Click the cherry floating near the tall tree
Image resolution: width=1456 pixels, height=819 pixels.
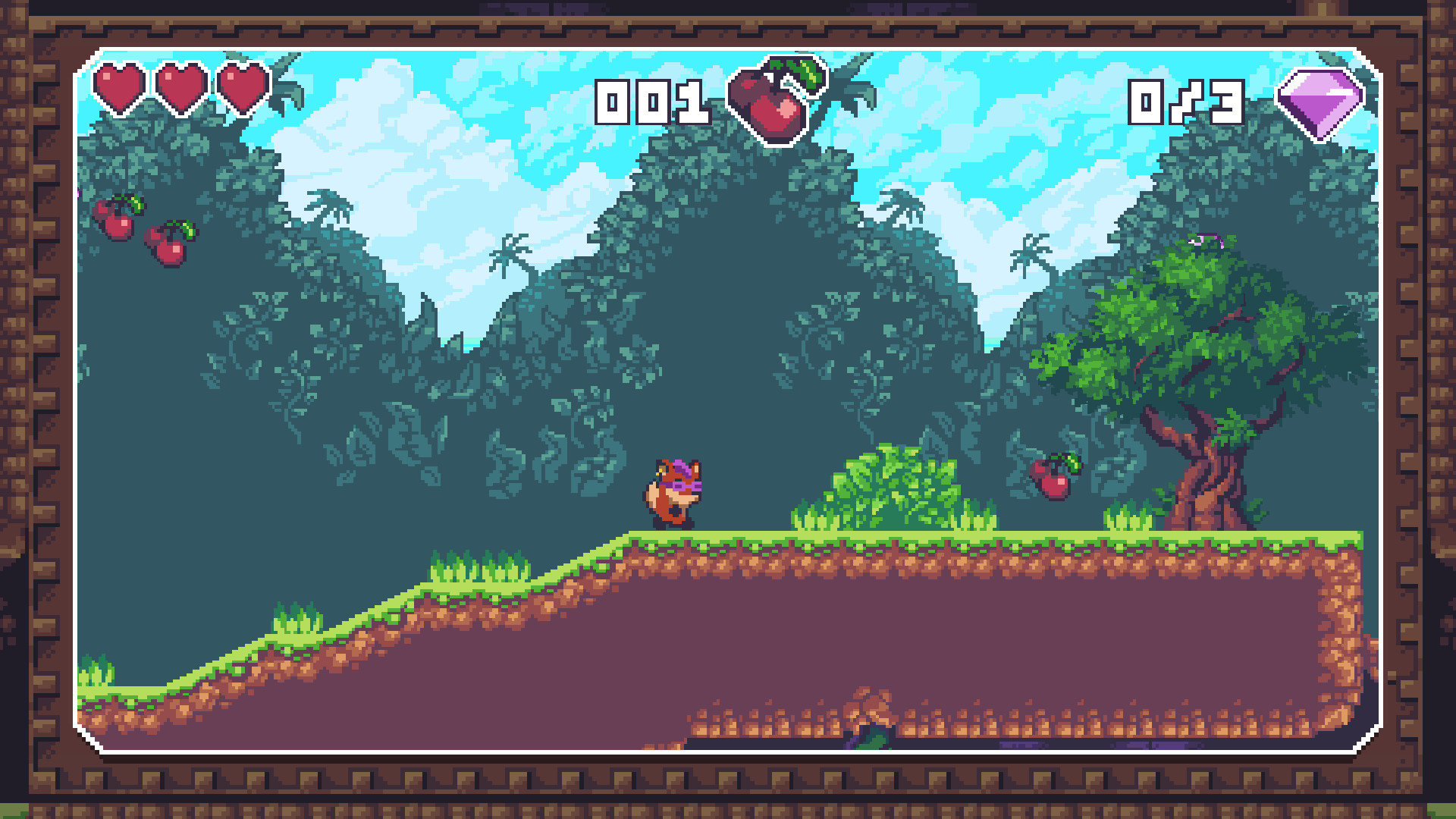[x=1053, y=478]
